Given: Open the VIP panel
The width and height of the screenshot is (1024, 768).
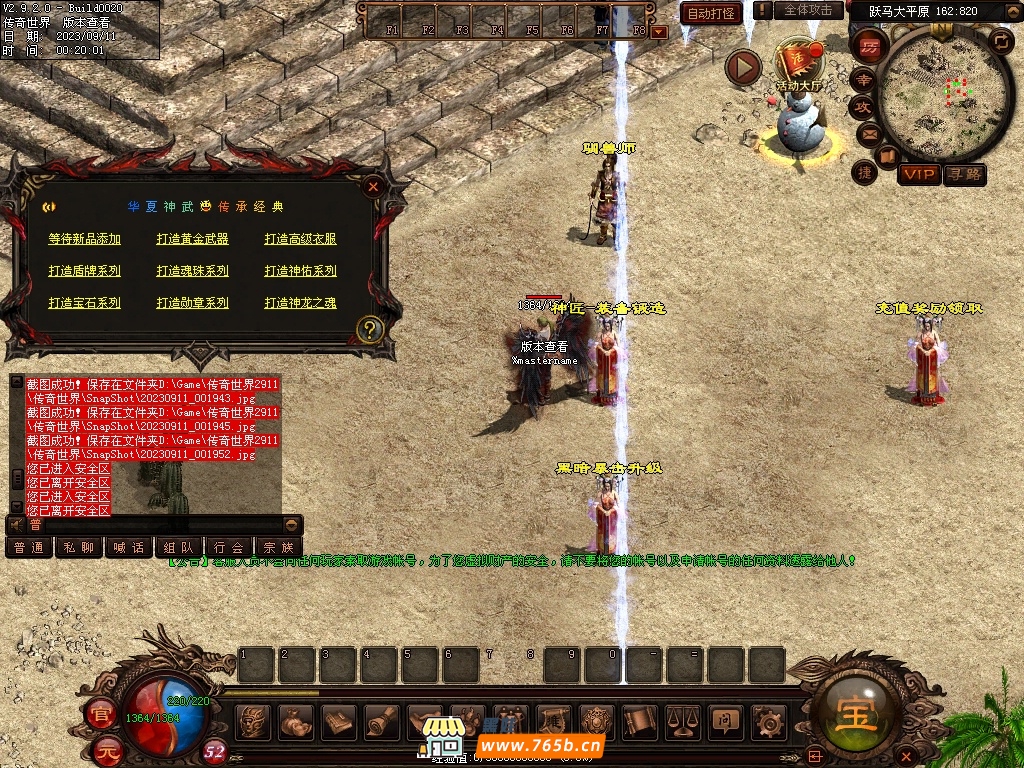Looking at the screenshot, I should (918, 175).
